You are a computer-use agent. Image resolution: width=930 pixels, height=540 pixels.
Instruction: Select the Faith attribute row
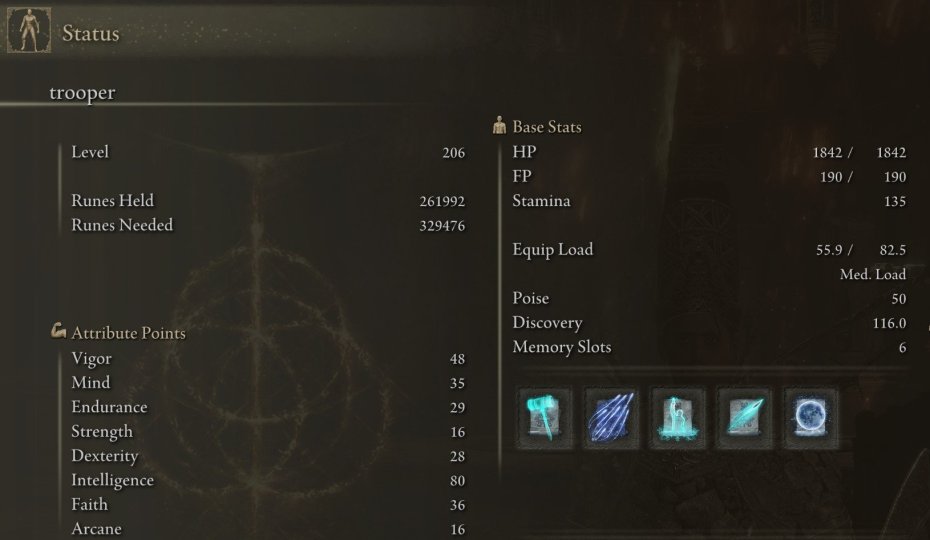tap(267, 505)
